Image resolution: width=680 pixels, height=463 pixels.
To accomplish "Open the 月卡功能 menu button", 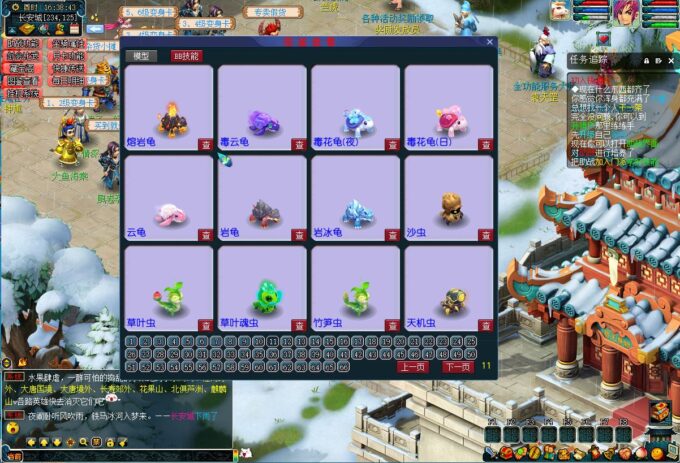I will click(x=66, y=56).
